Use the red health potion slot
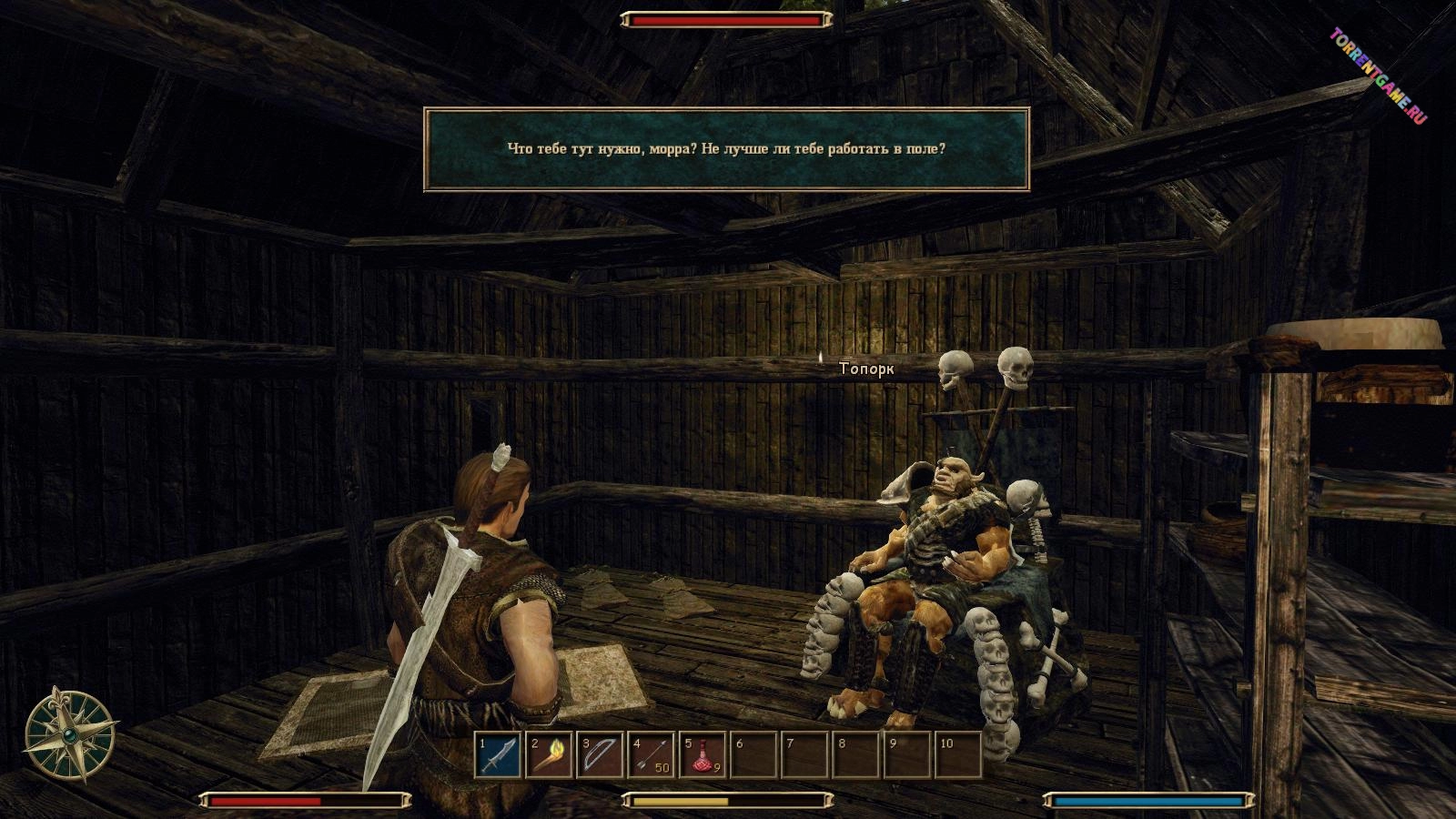 tap(703, 755)
